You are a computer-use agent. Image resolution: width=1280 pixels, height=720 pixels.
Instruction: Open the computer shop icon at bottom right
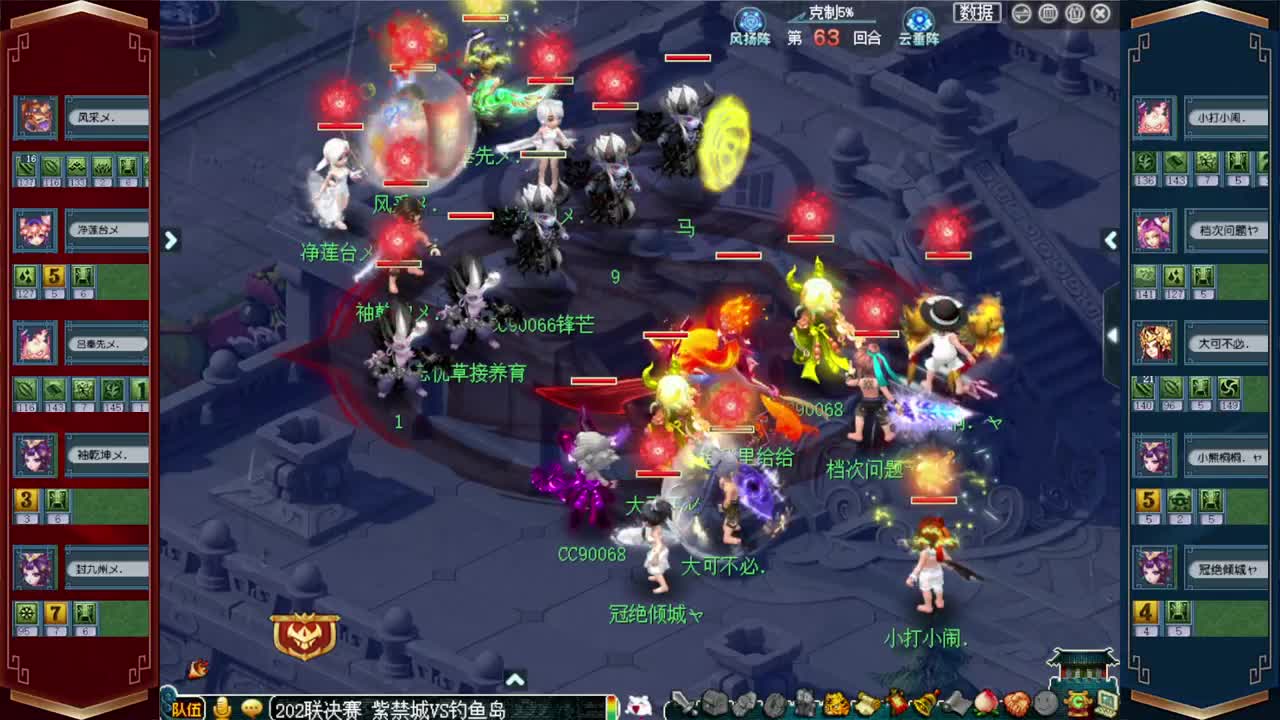(x=1110, y=707)
